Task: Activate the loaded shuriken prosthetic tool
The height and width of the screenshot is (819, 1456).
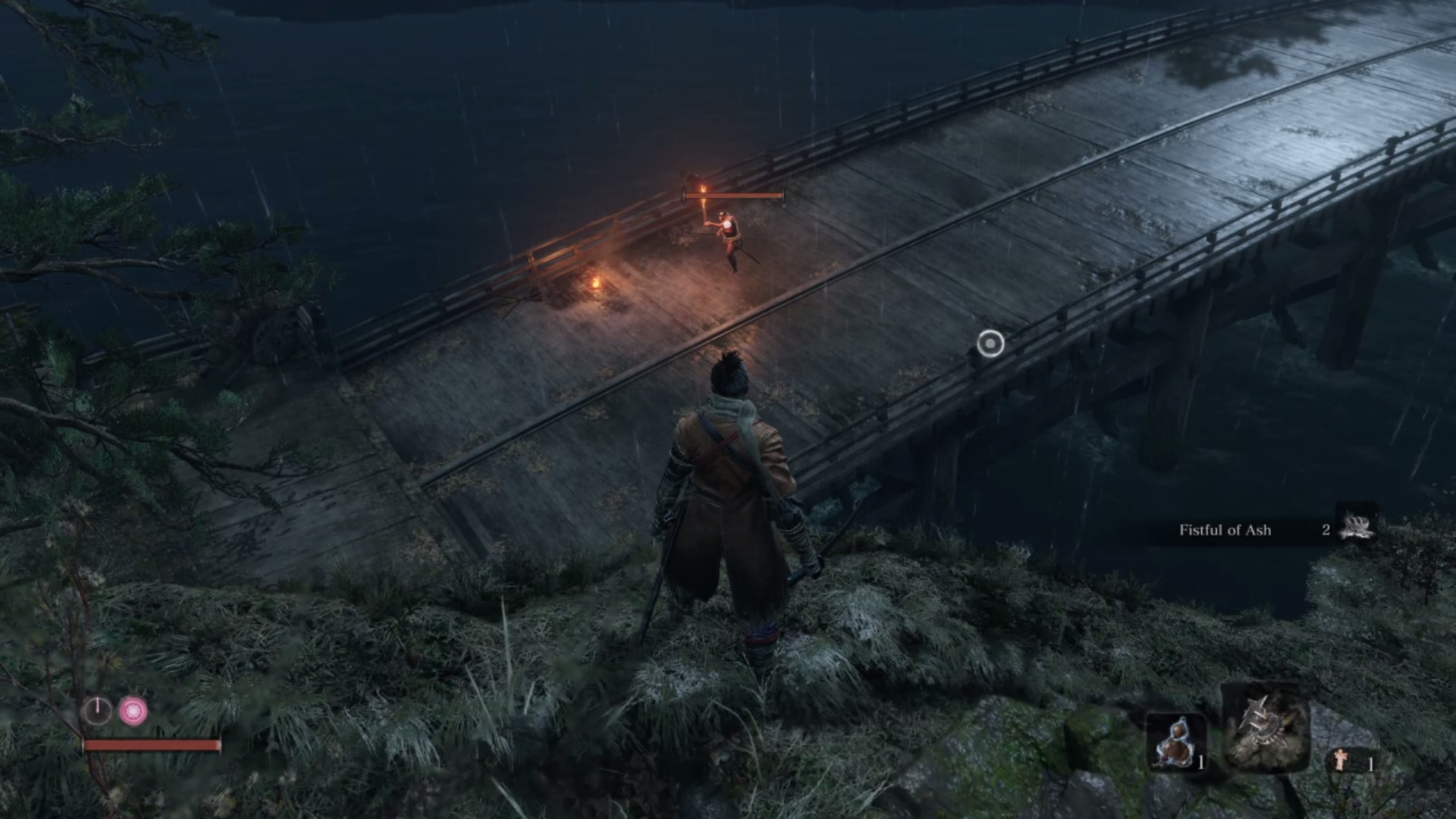Action: tap(1265, 728)
